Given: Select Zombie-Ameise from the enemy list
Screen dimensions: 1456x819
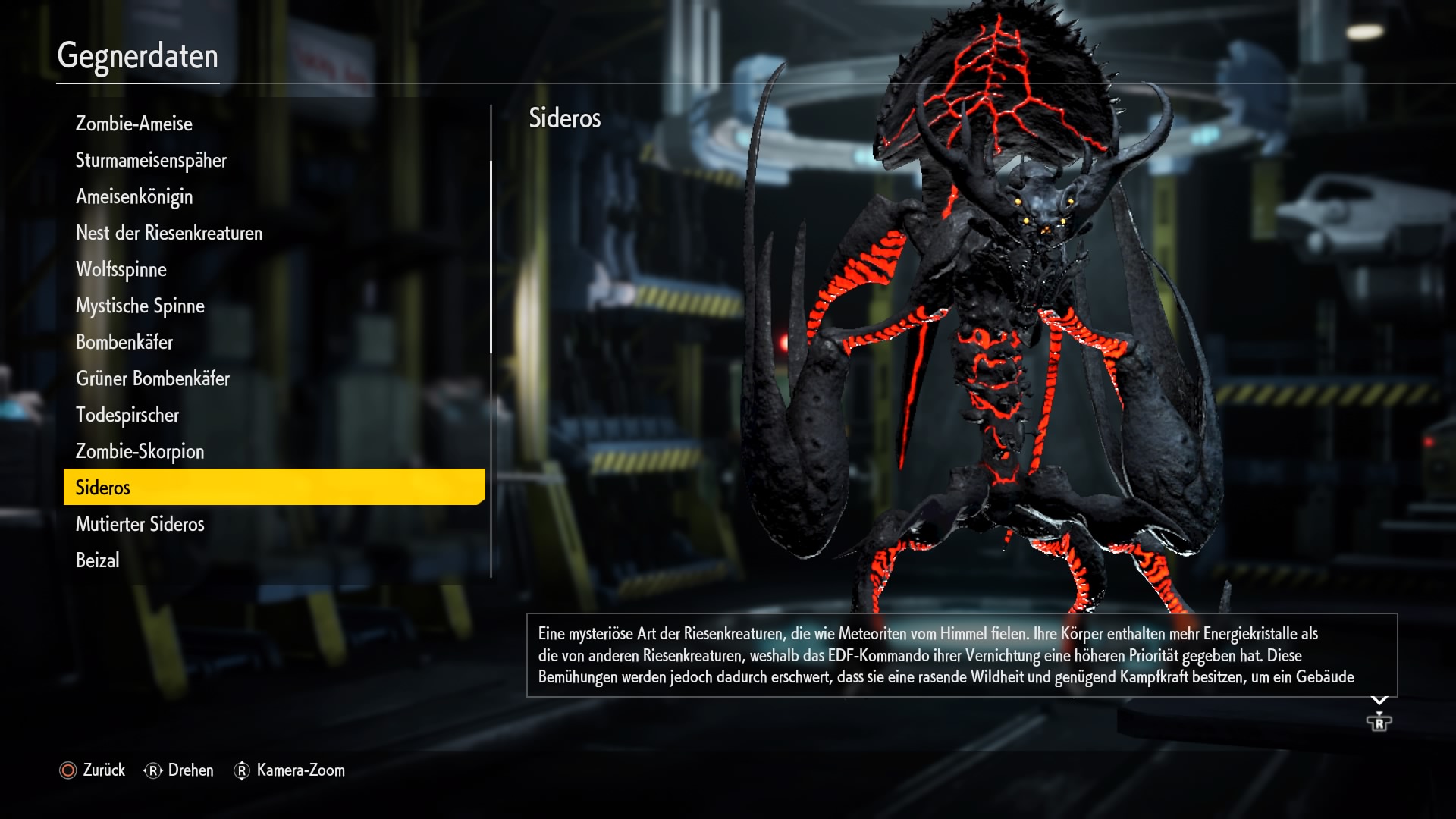Looking at the screenshot, I should pyautogui.click(x=134, y=124).
